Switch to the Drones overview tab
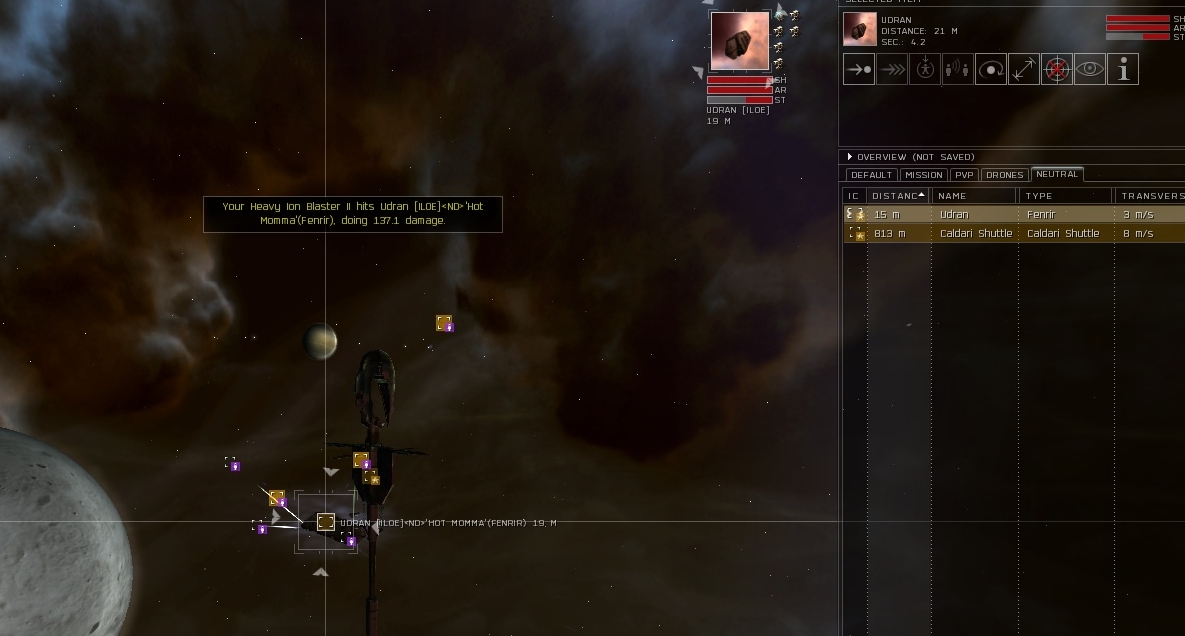1185x636 pixels. [x=1004, y=175]
